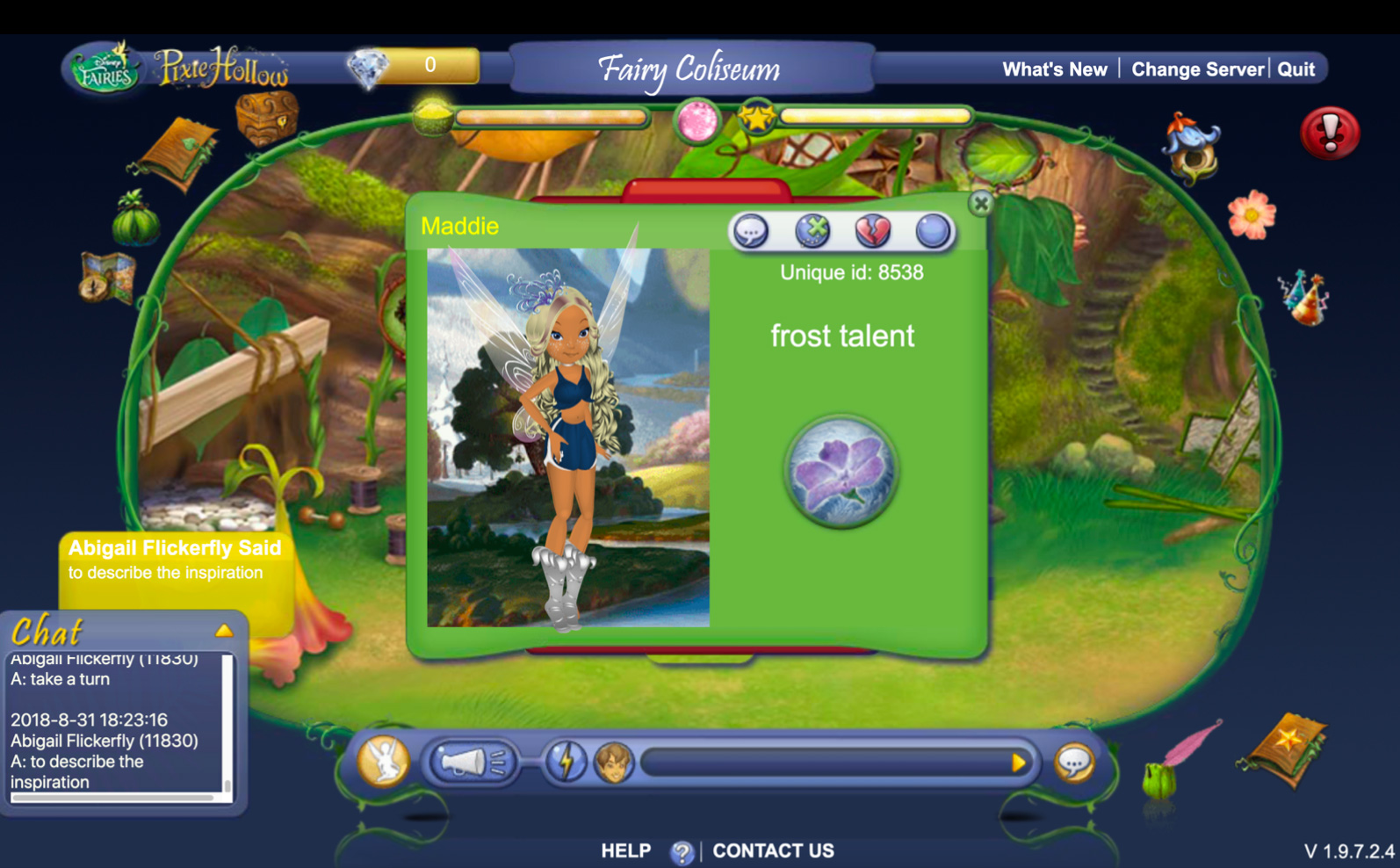
Task: Select the fairy silhouette toolbar button
Action: [x=384, y=761]
